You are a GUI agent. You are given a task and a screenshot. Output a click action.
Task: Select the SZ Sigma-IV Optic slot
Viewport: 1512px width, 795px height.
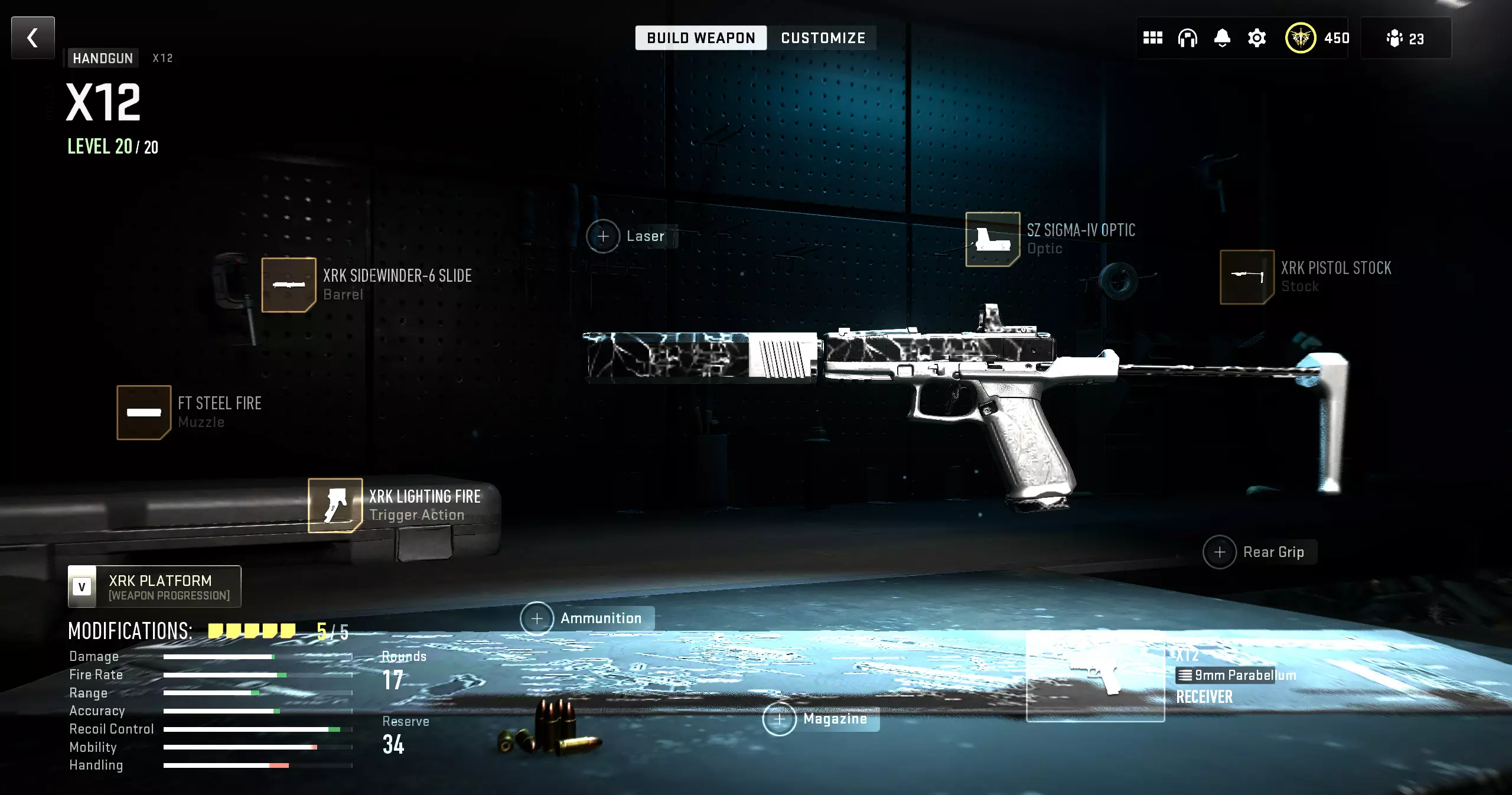[x=992, y=239]
